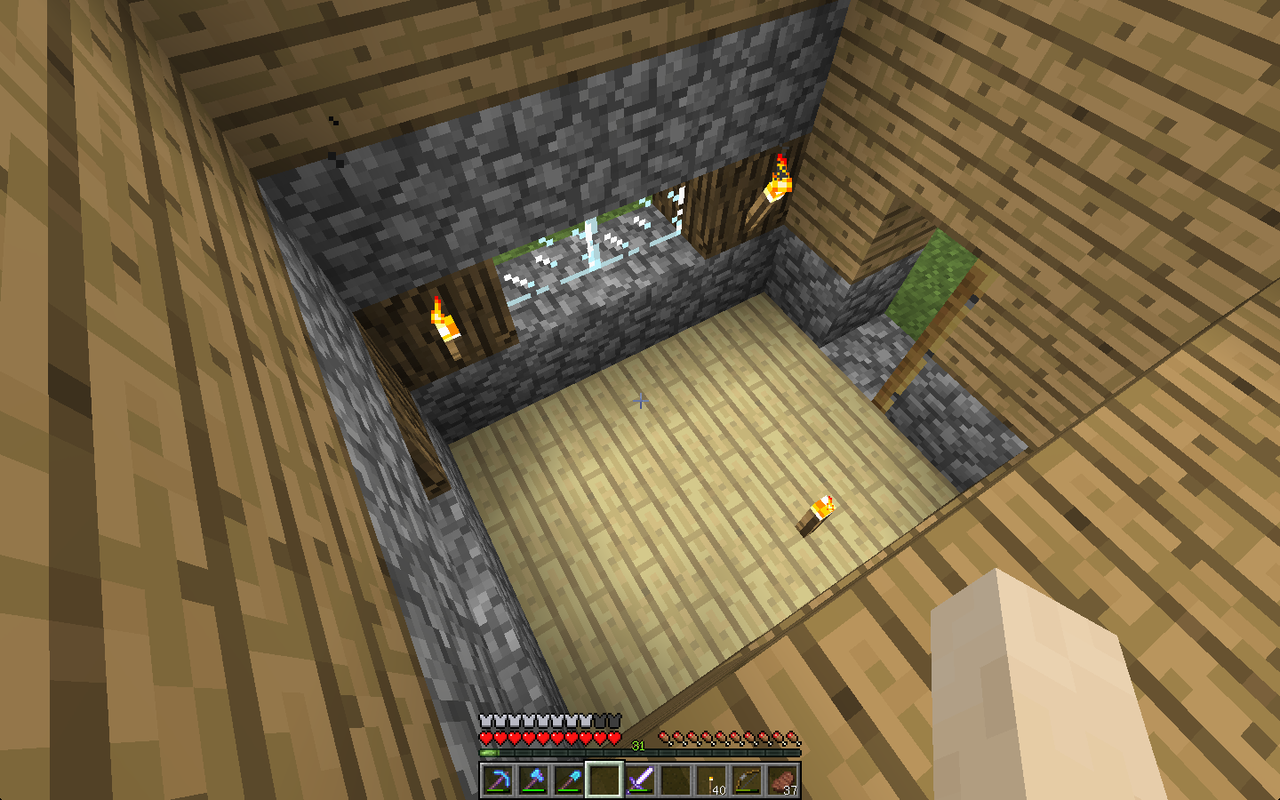Click the leftmost heart in the health bar
This screenshot has height=800, width=1280.
click(x=486, y=737)
